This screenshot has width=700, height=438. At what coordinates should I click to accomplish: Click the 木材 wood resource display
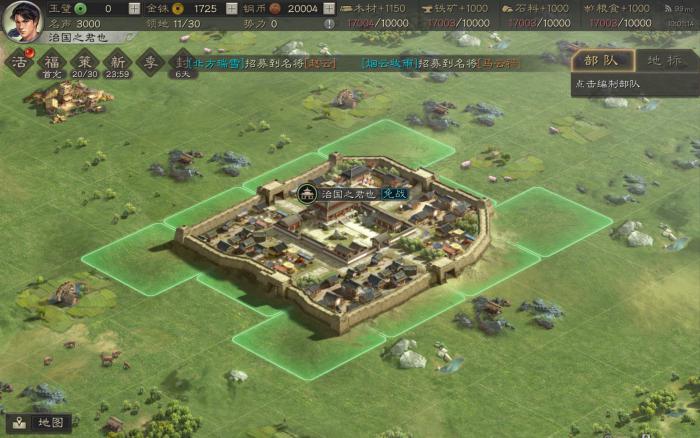coord(378,8)
